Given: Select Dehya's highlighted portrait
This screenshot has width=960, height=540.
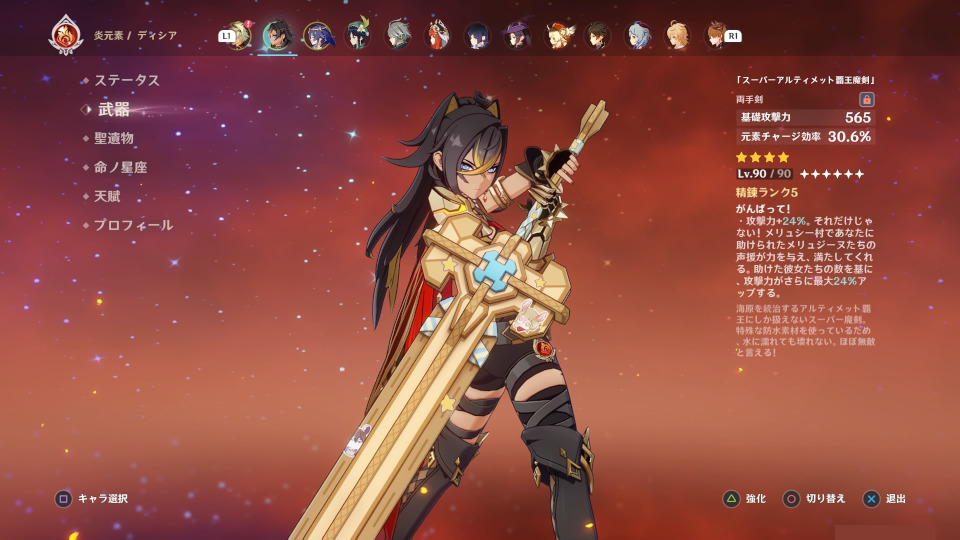Looking at the screenshot, I should click(277, 36).
